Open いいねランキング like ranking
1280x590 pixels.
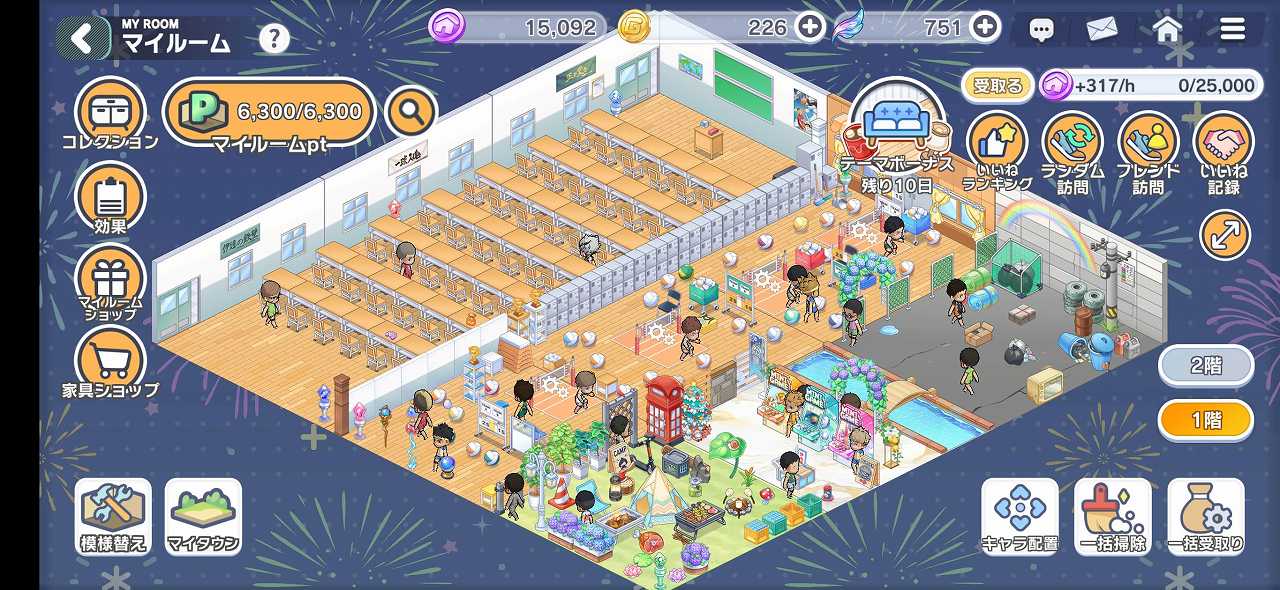click(996, 152)
